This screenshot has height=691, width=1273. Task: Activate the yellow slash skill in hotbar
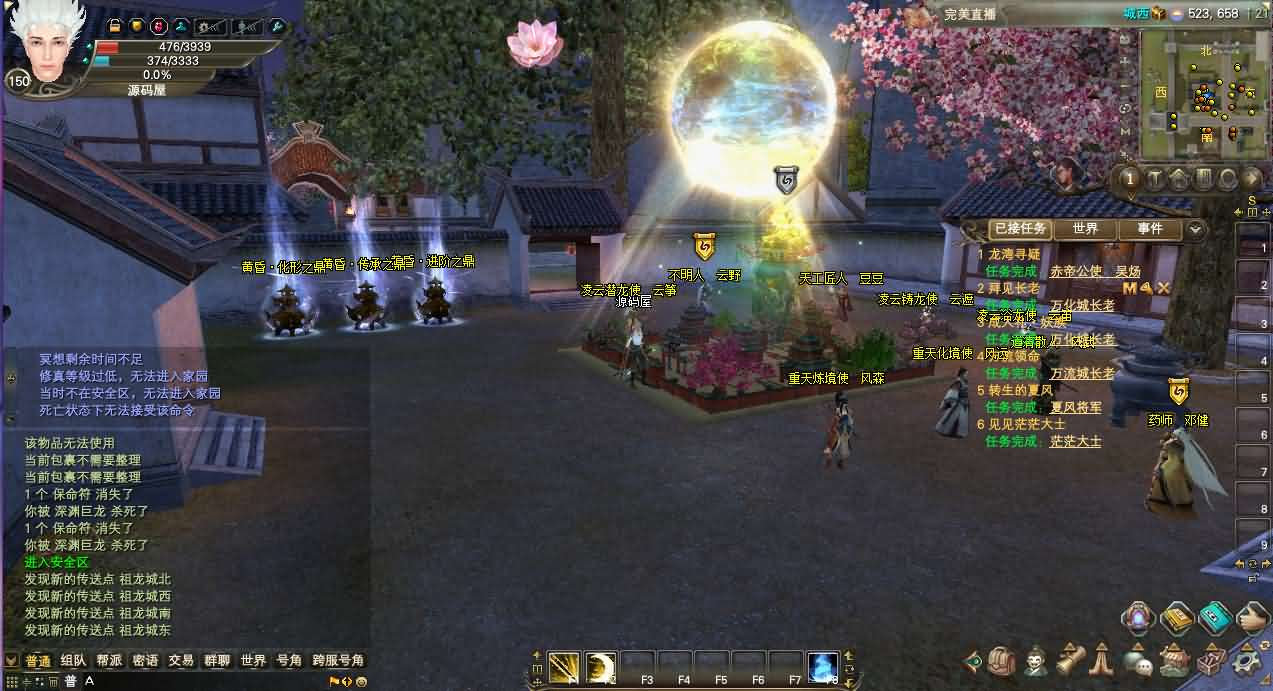[564, 666]
